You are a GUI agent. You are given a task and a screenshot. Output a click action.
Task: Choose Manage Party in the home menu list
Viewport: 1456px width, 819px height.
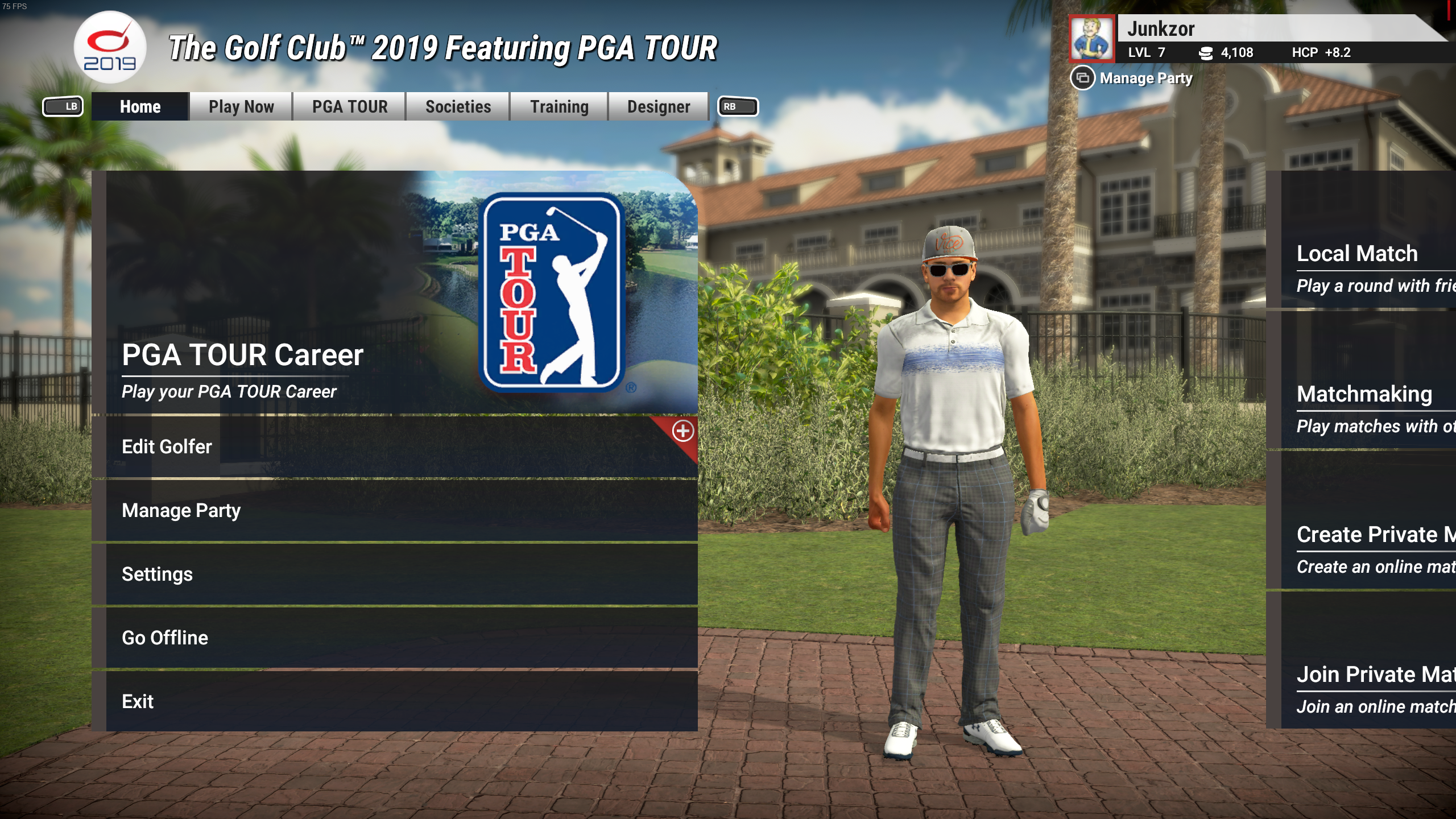pos(395,511)
